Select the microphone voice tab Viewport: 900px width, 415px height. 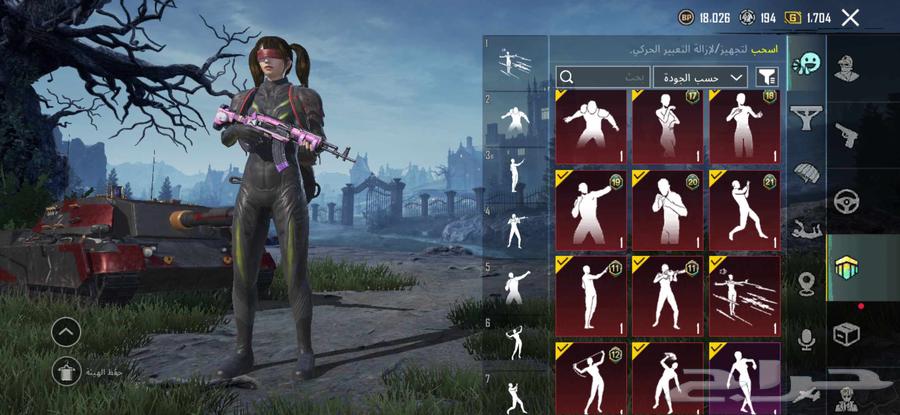(x=806, y=340)
